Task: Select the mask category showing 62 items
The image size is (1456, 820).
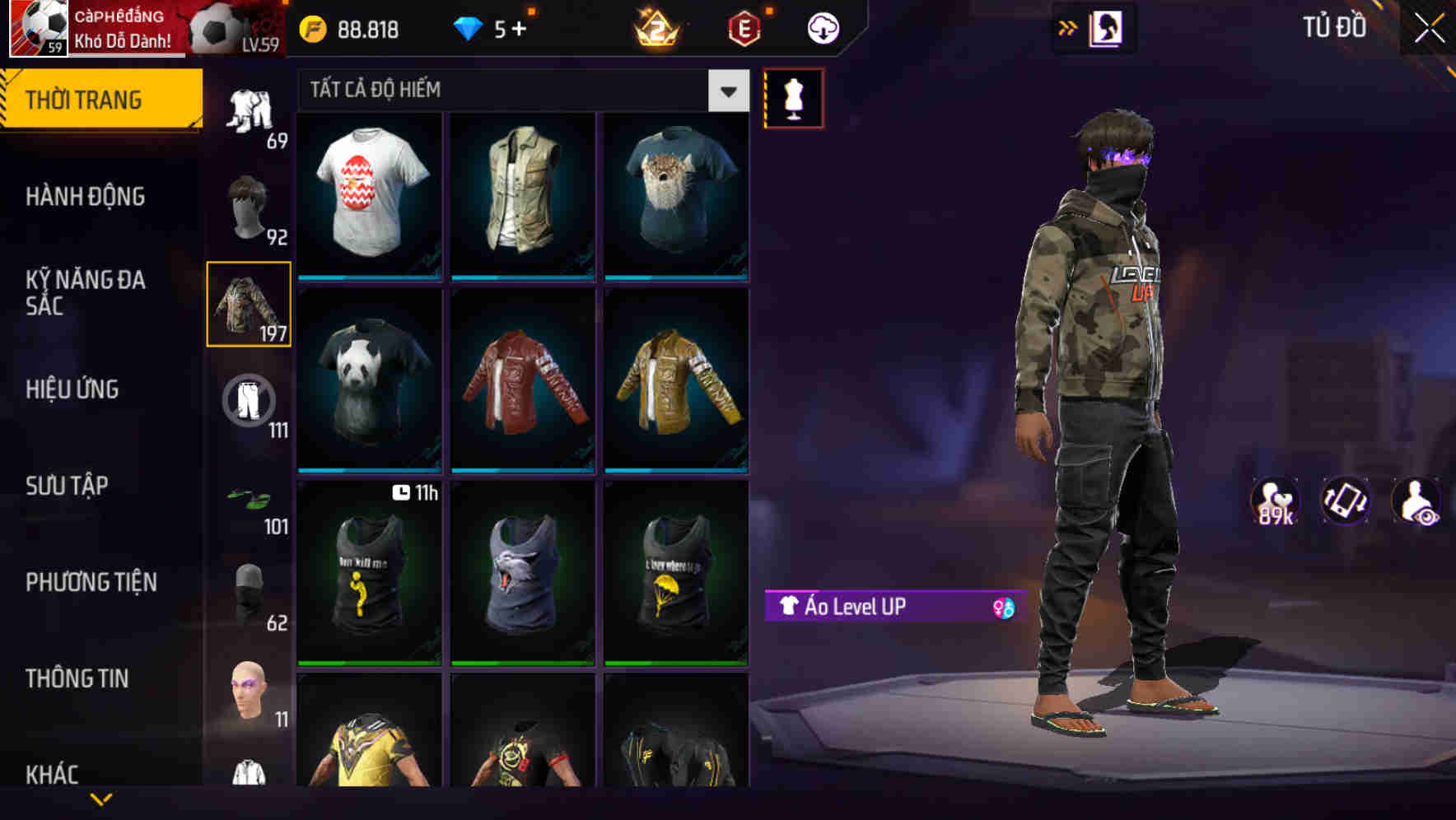Action: coord(250,593)
